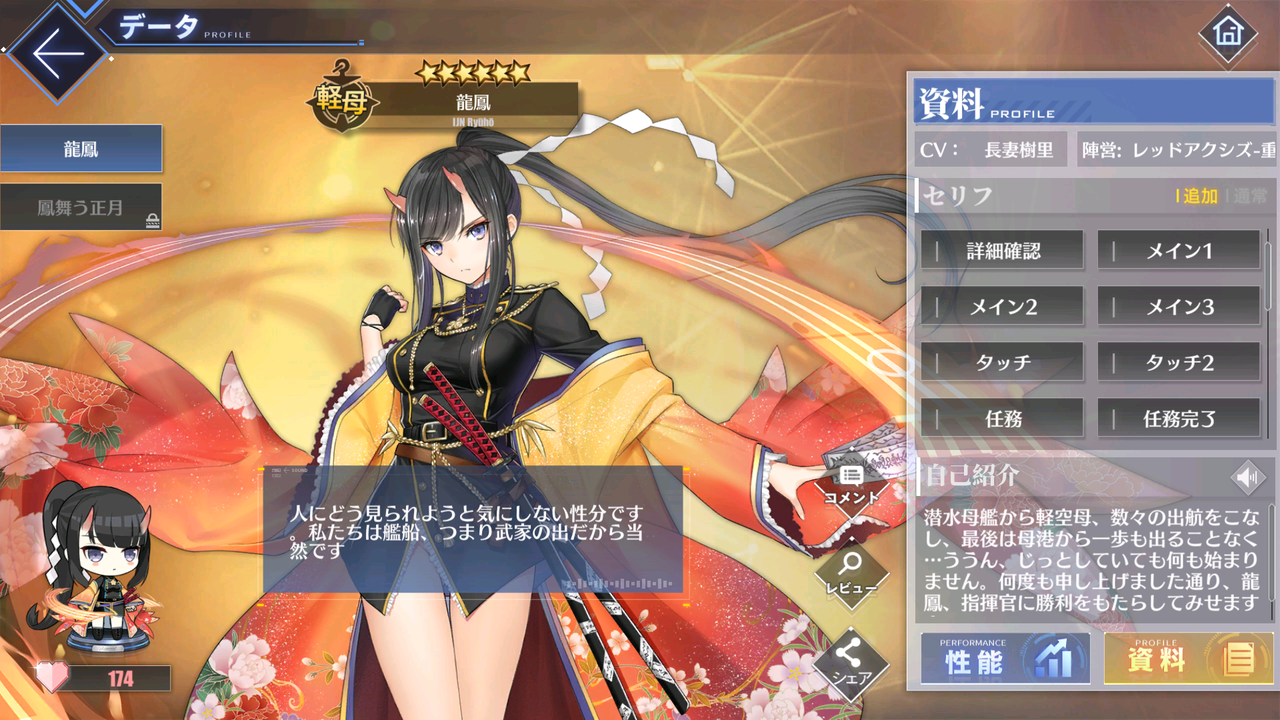Viewport: 1280px width, 720px height.
Task: Click the anchor 軽母 badge above the ship name
Action: coord(340,98)
